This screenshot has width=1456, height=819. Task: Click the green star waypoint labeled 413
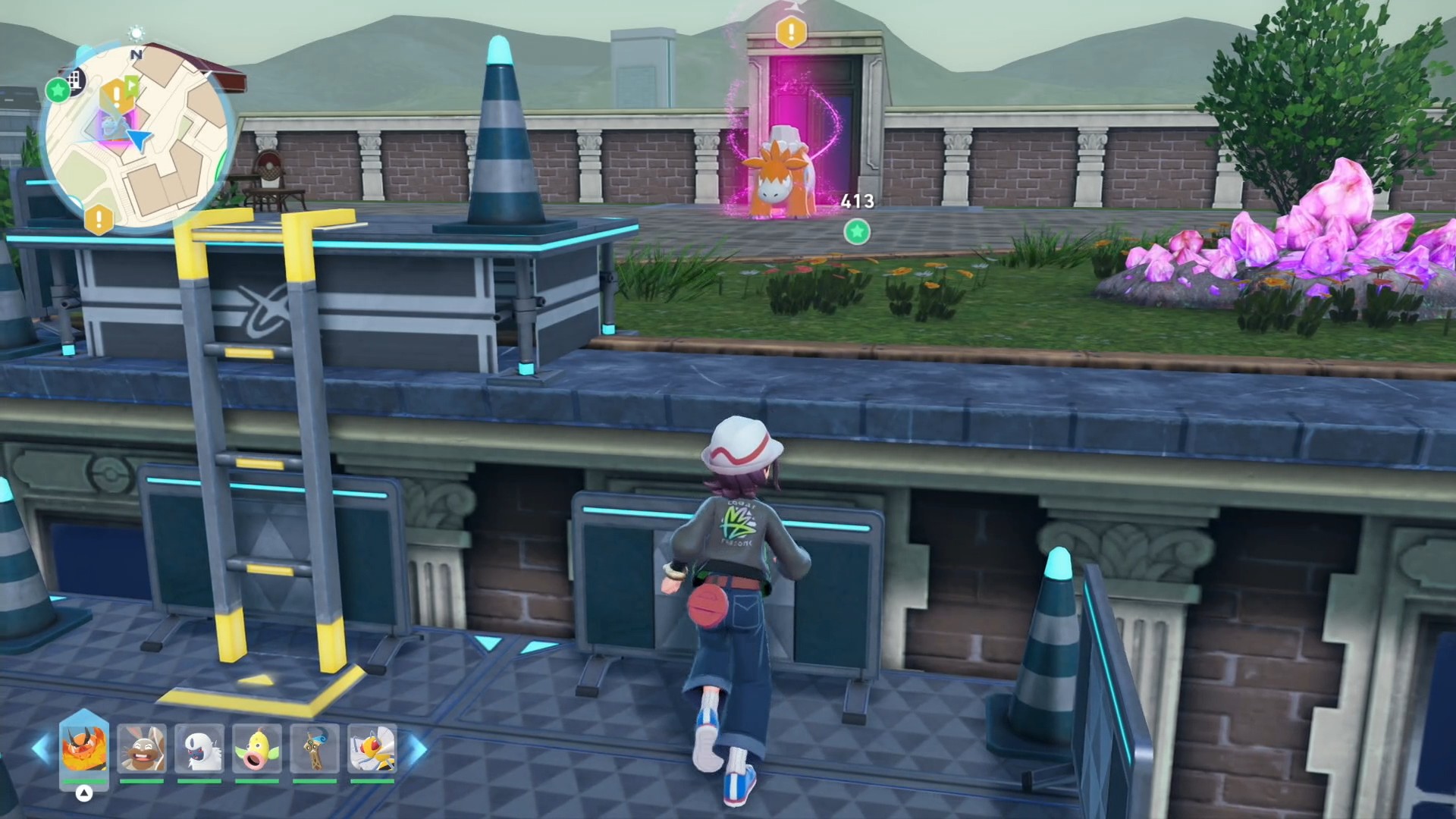click(x=857, y=231)
